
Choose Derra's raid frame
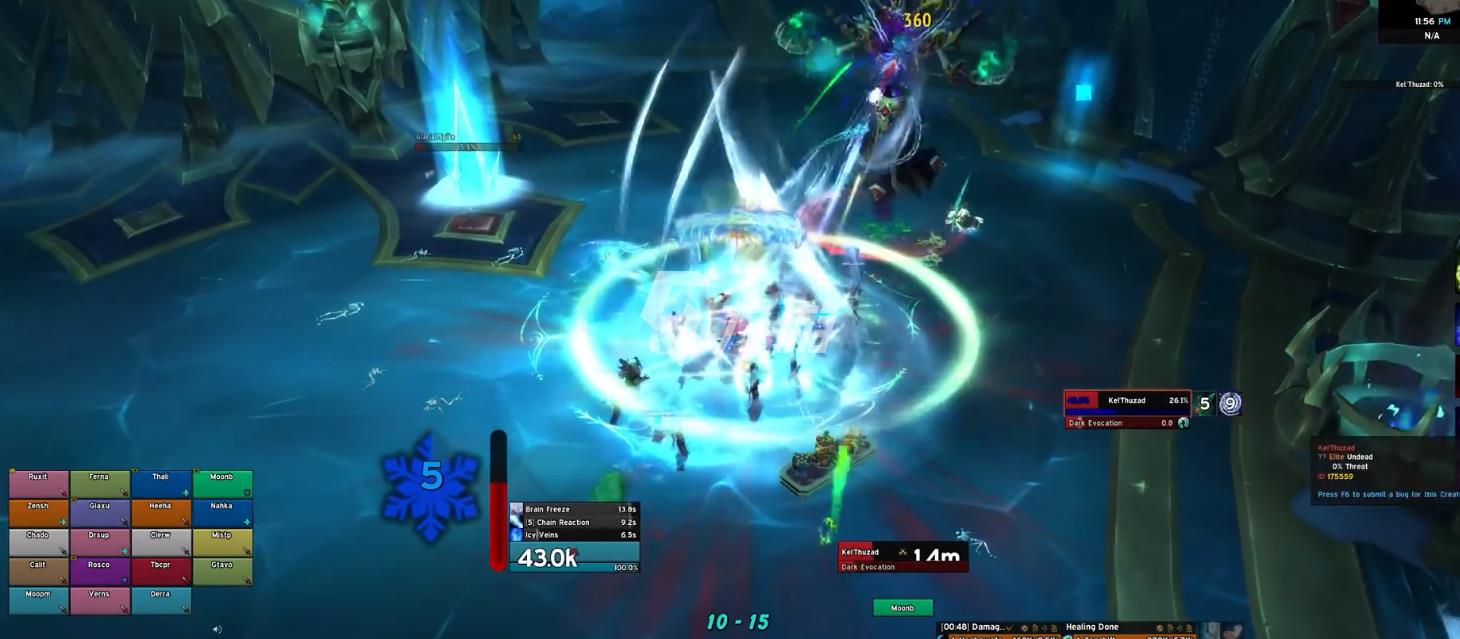point(161,600)
